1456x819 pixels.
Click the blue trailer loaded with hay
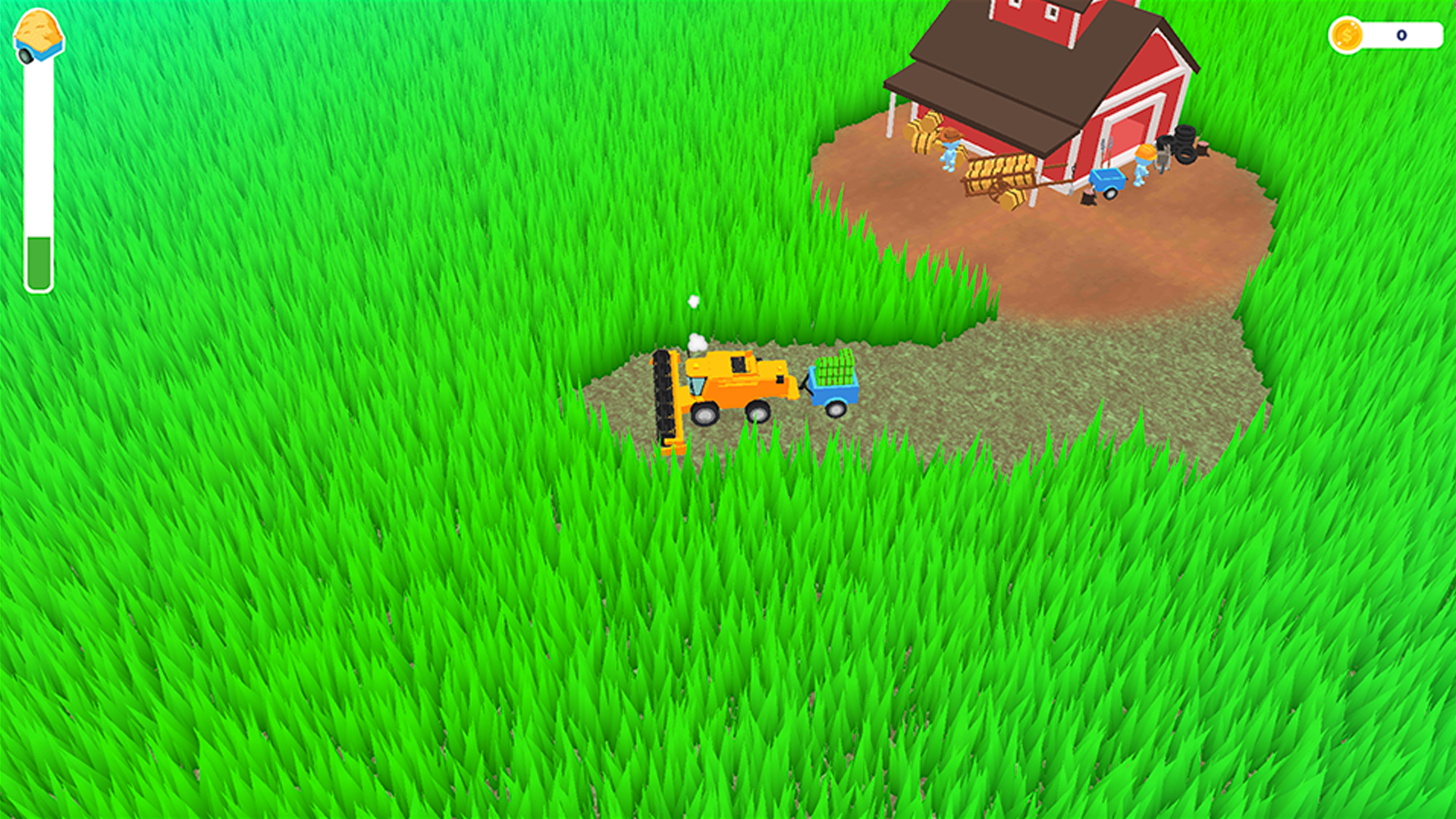pyautogui.click(x=834, y=379)
